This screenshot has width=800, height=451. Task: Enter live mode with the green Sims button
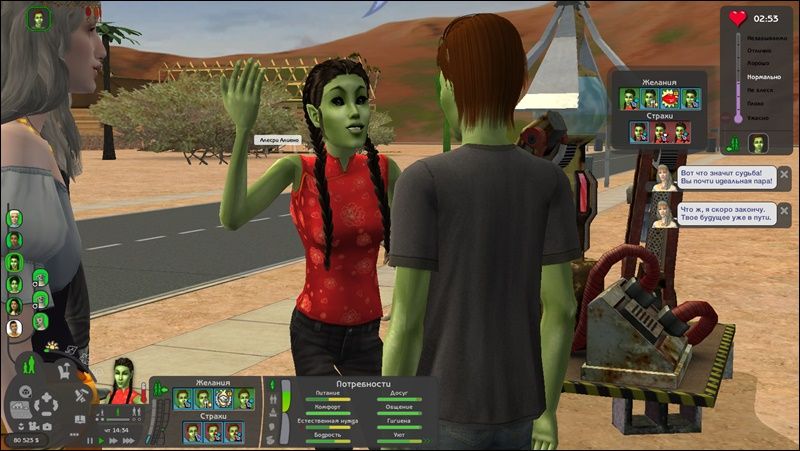31,366
